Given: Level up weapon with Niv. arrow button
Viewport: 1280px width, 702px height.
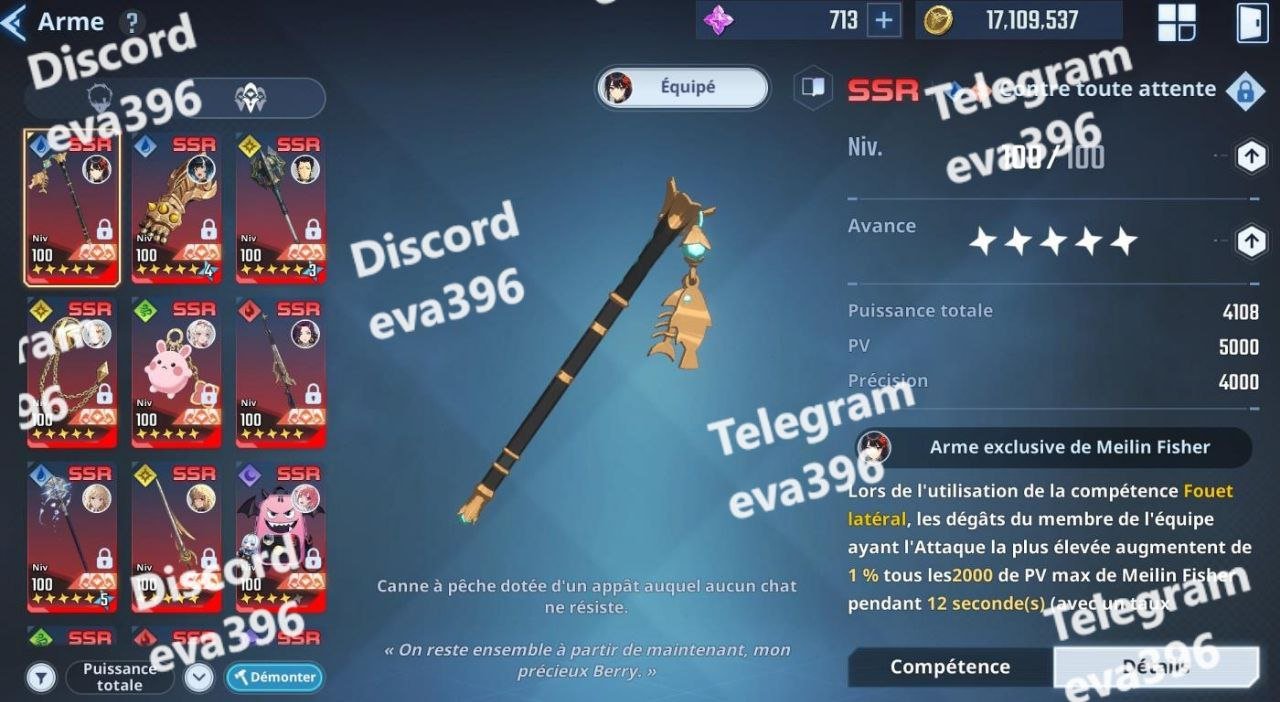Looking at the screenshot, I should pyautogui.click(x=1250, y=156).
